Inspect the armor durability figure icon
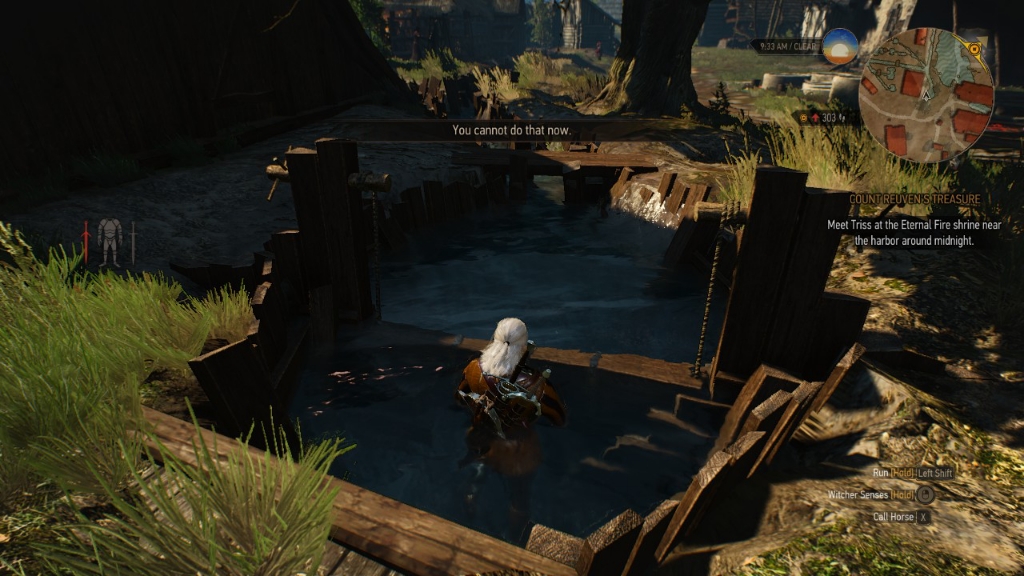Screen dimensions: 1024x576 [110, 242]
